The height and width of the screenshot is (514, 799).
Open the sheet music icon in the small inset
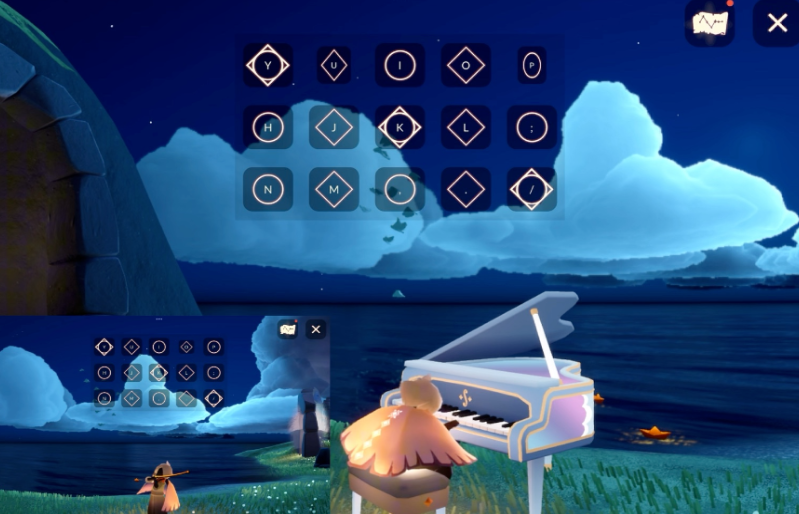288,329
